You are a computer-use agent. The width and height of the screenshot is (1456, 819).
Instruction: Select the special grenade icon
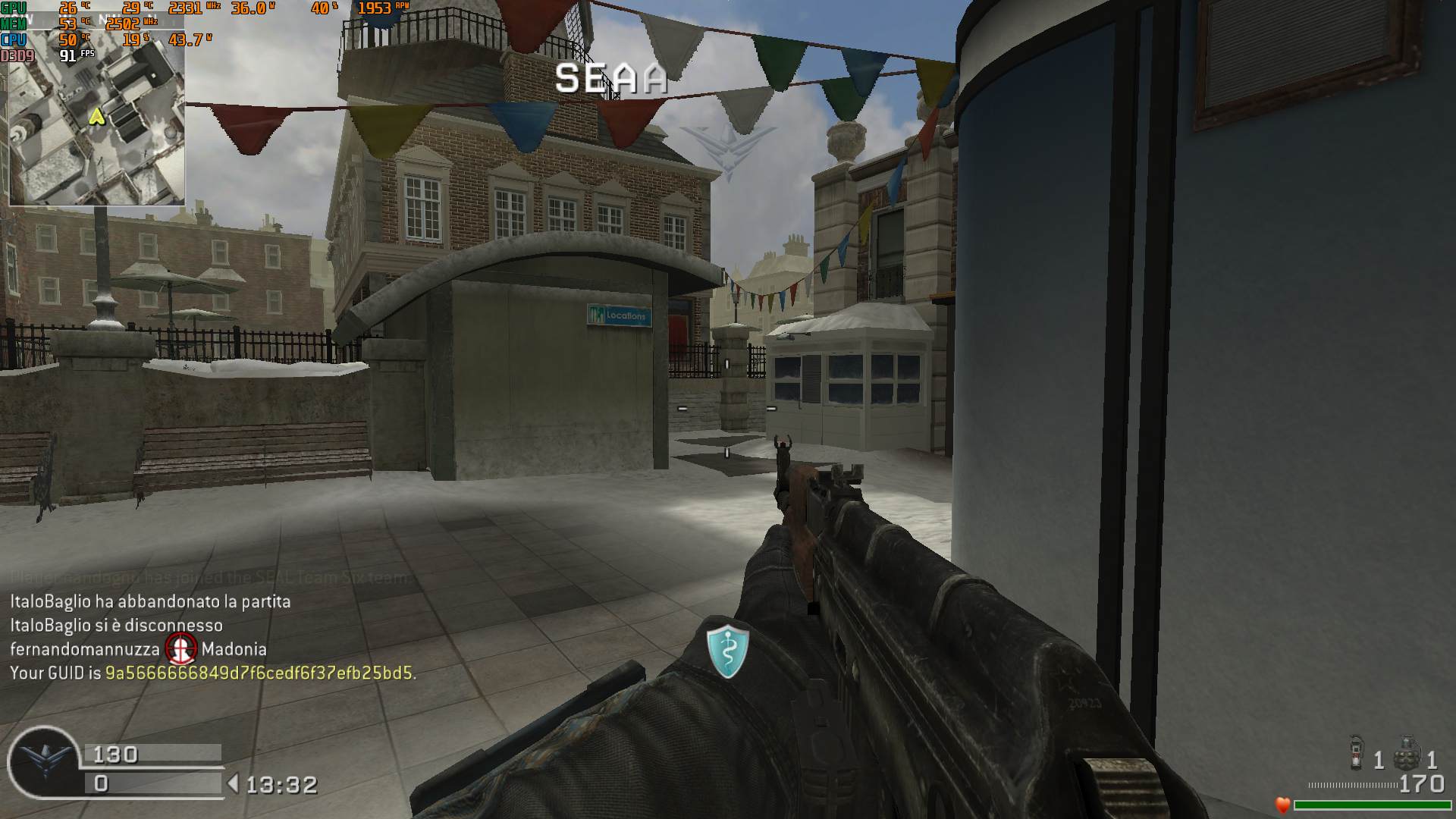[1357, 752]
